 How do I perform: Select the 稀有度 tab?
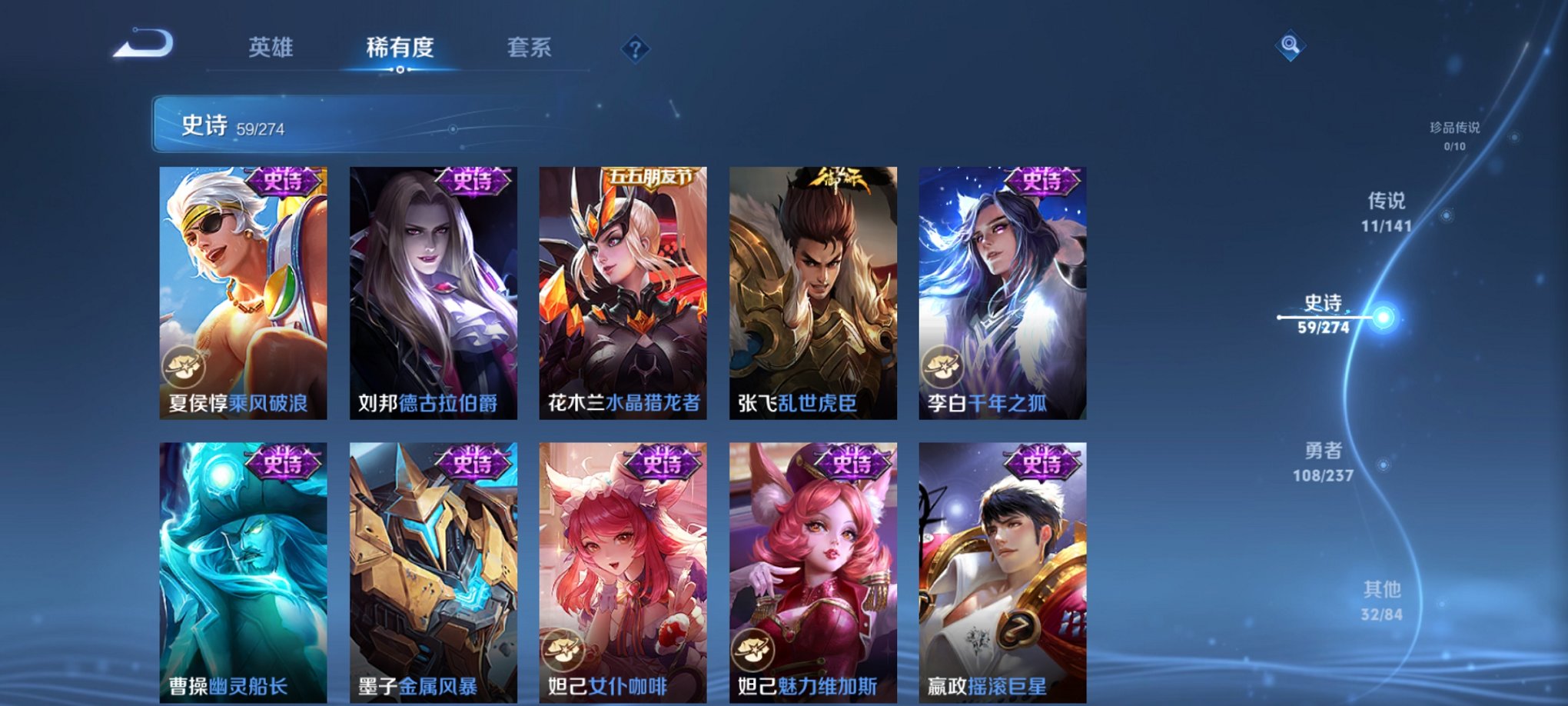pyautogui.click(x=399, y=48)
